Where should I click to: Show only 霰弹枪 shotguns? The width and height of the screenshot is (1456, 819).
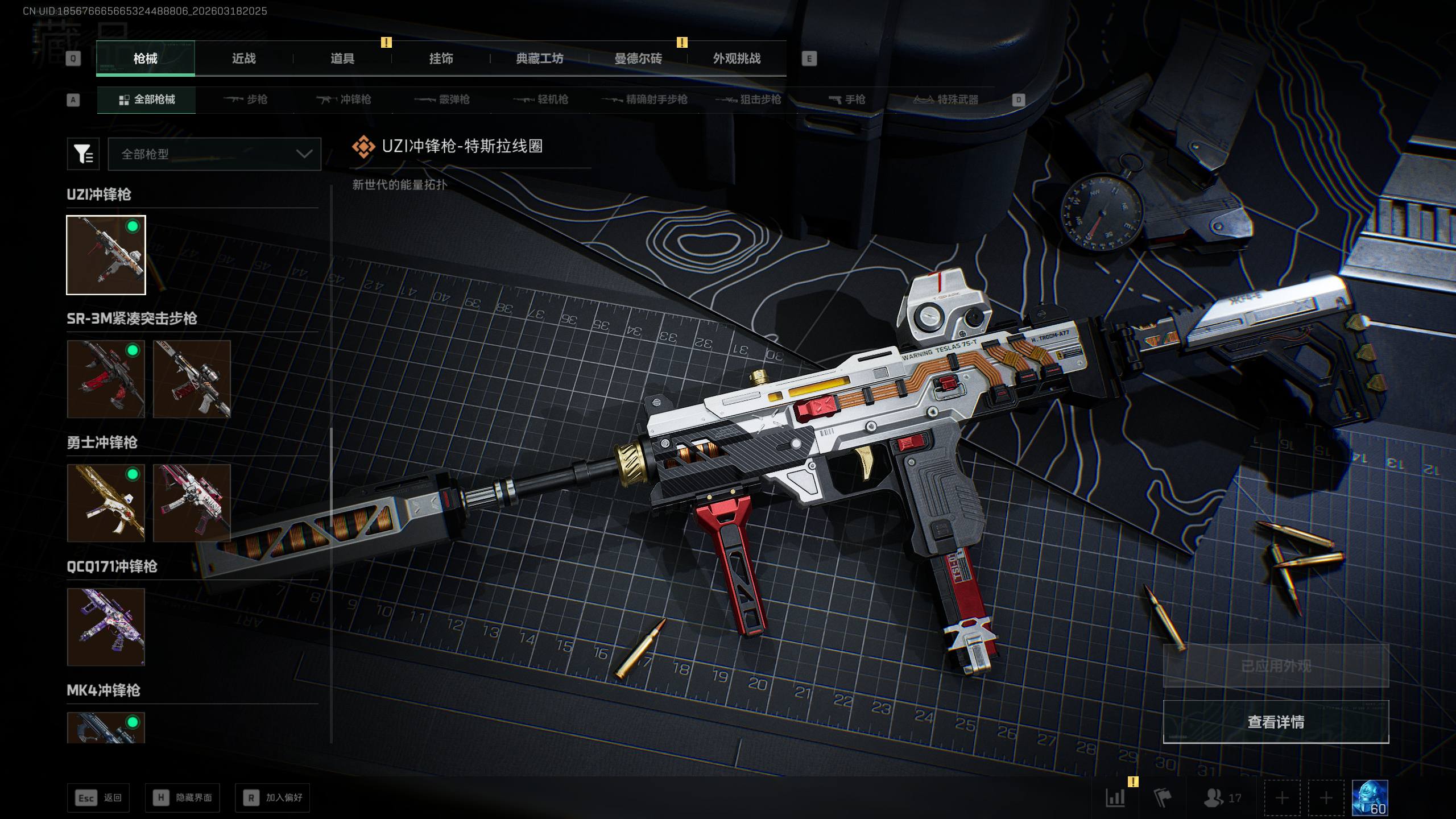[x=442, y=100]
